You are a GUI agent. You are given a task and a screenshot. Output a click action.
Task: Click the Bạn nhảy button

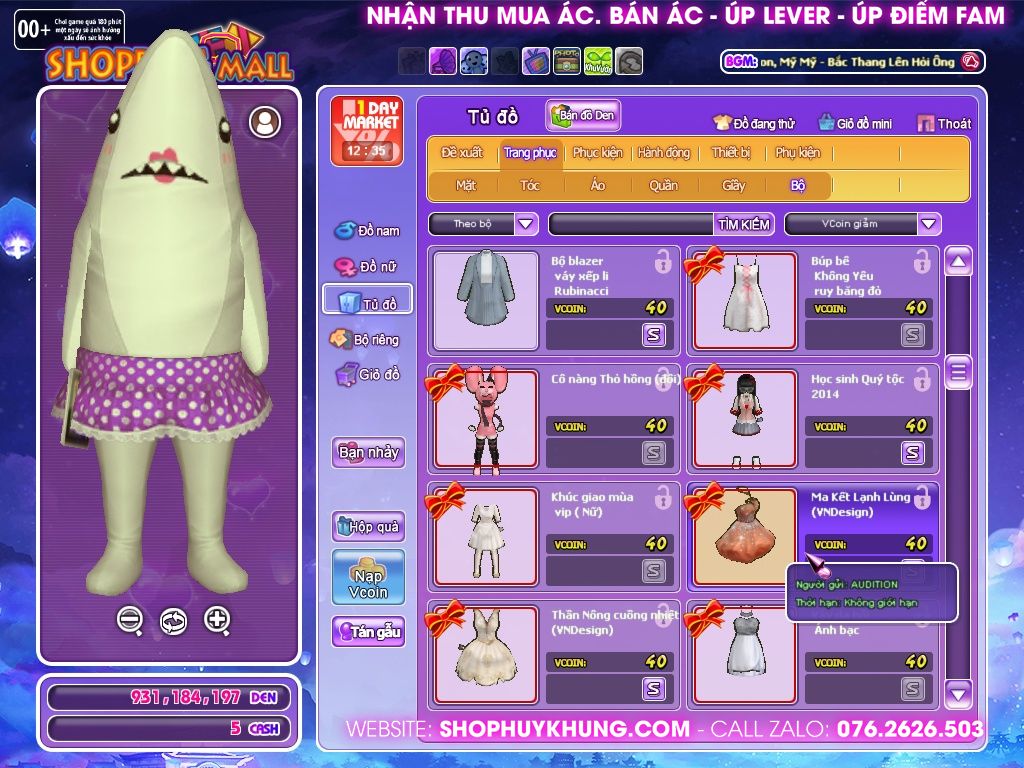tap(368, 452)
